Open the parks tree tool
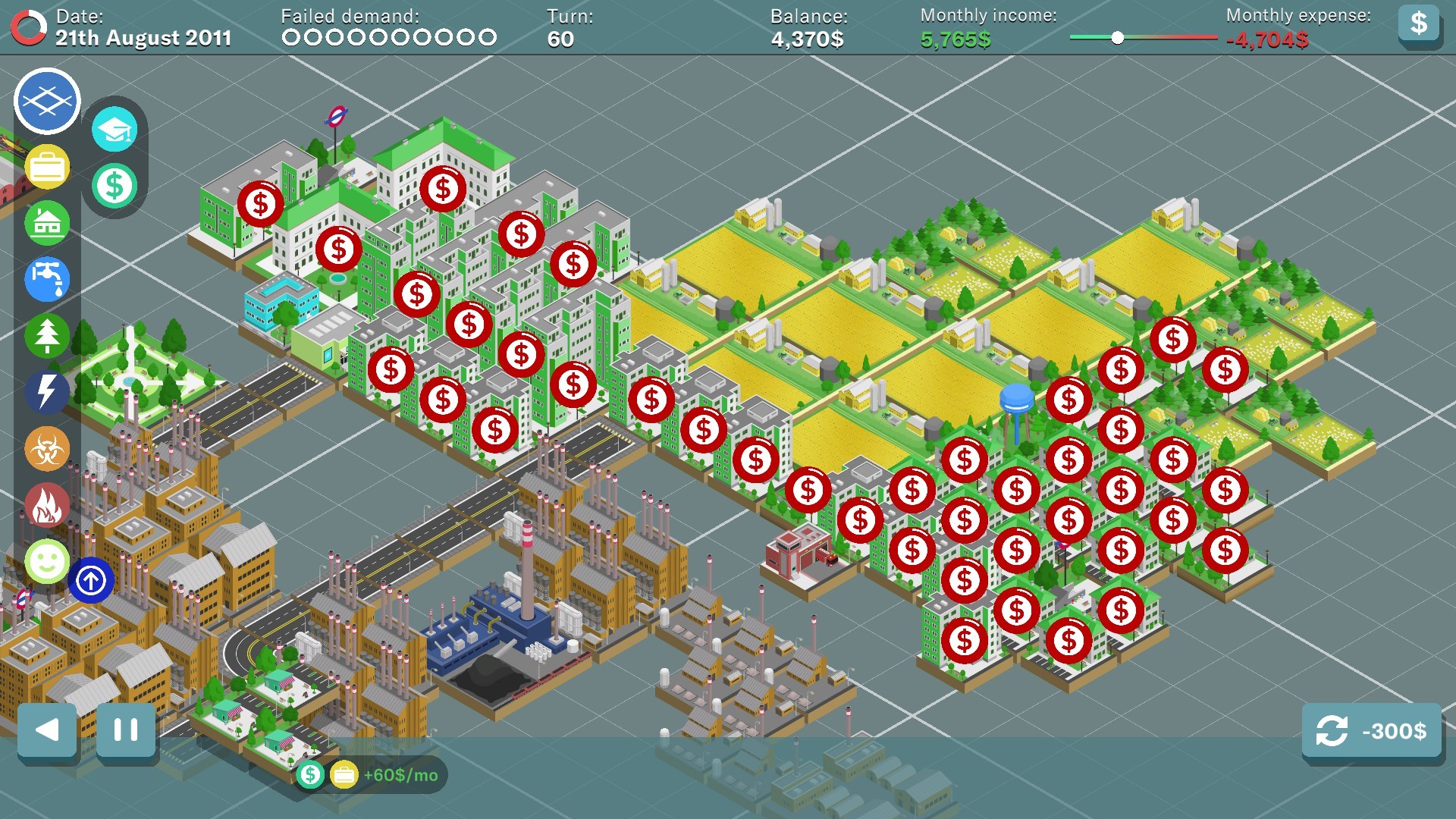 click(47, 334)
